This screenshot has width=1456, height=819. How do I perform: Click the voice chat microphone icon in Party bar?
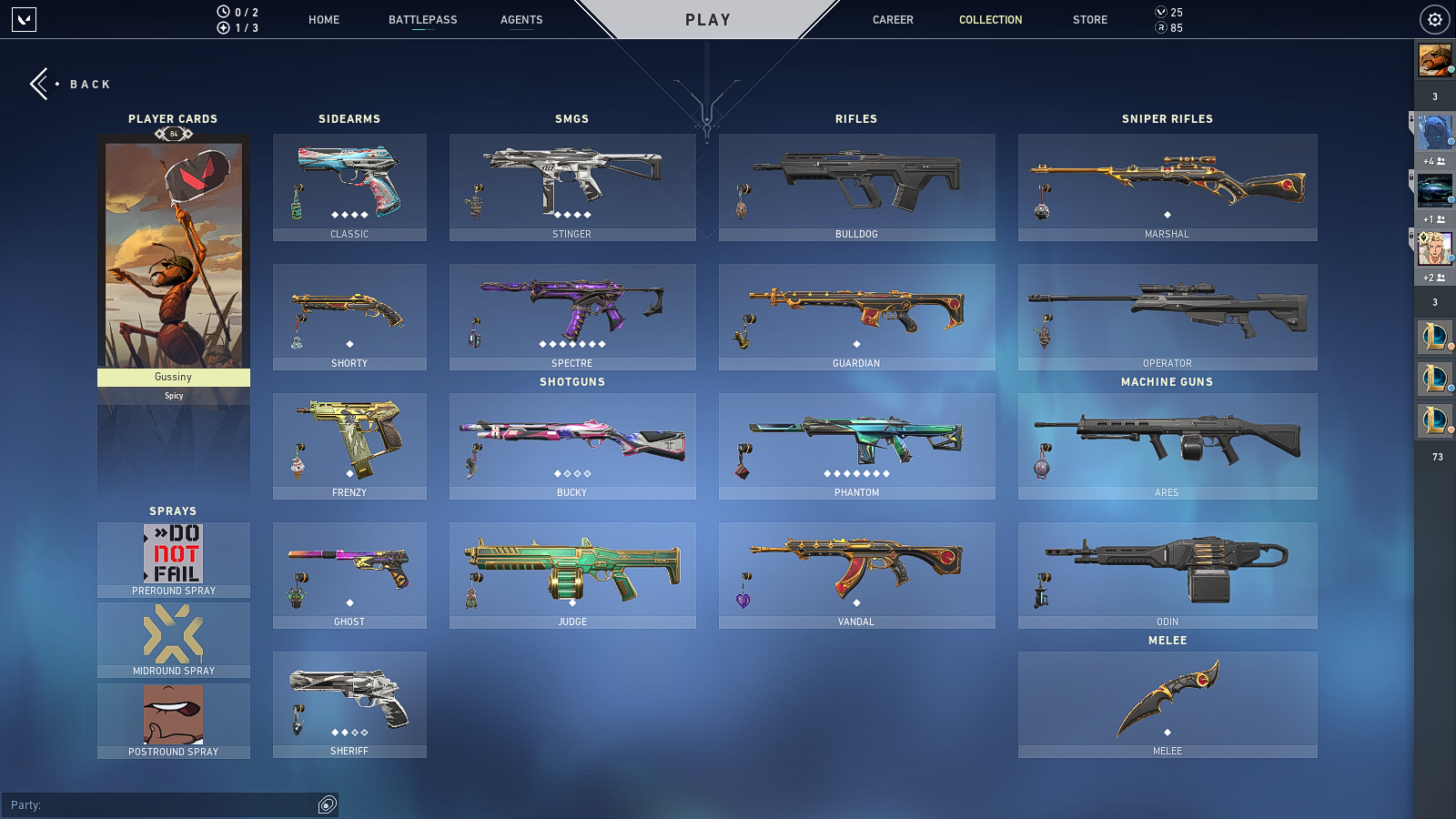pos(326,804)
